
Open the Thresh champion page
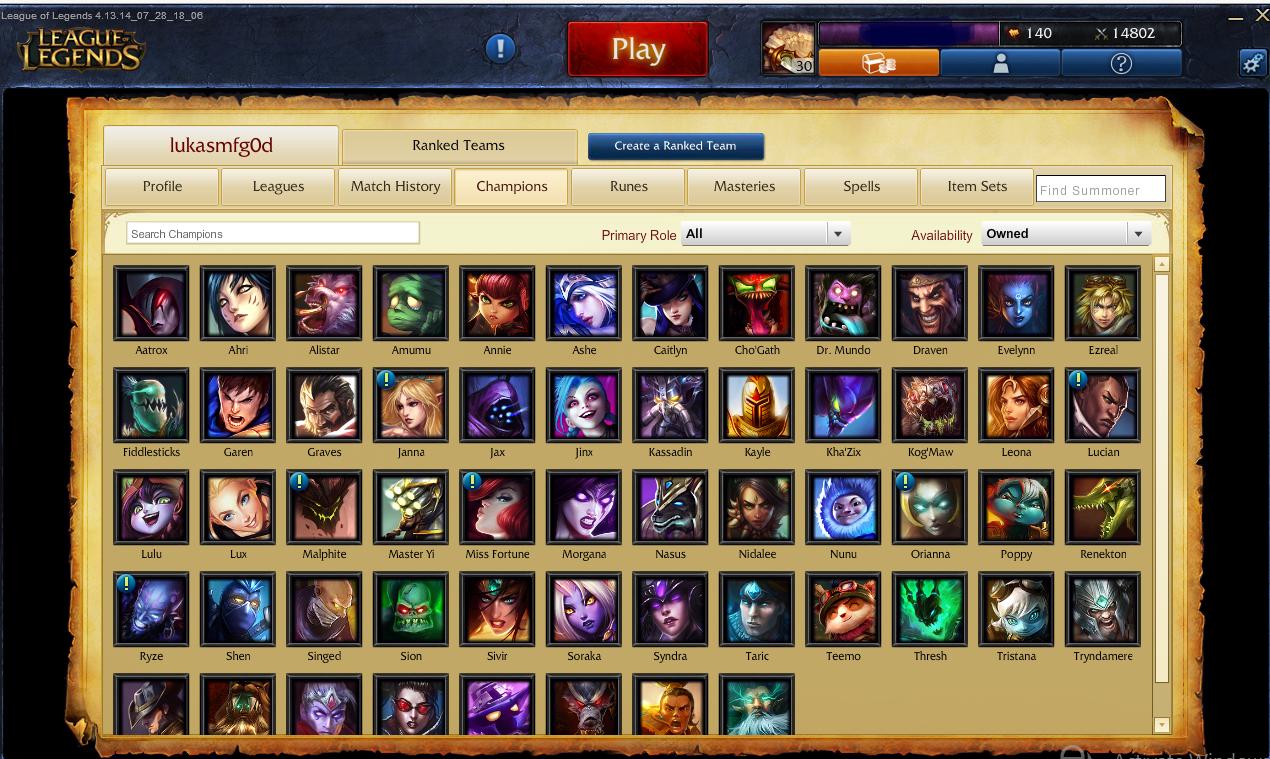pos(930,609)
